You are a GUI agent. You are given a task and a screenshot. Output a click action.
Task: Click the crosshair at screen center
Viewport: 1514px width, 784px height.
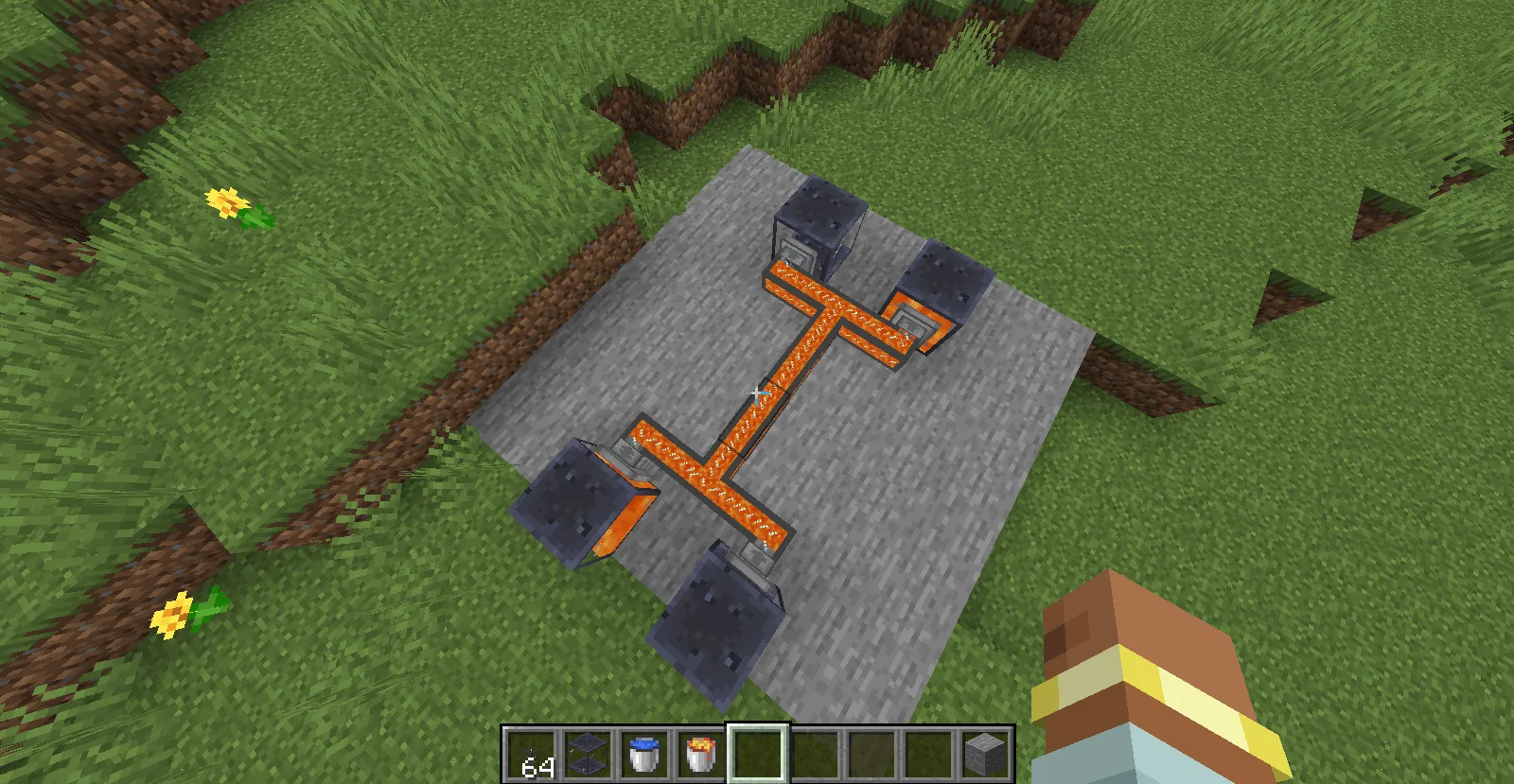click(757, 392)
